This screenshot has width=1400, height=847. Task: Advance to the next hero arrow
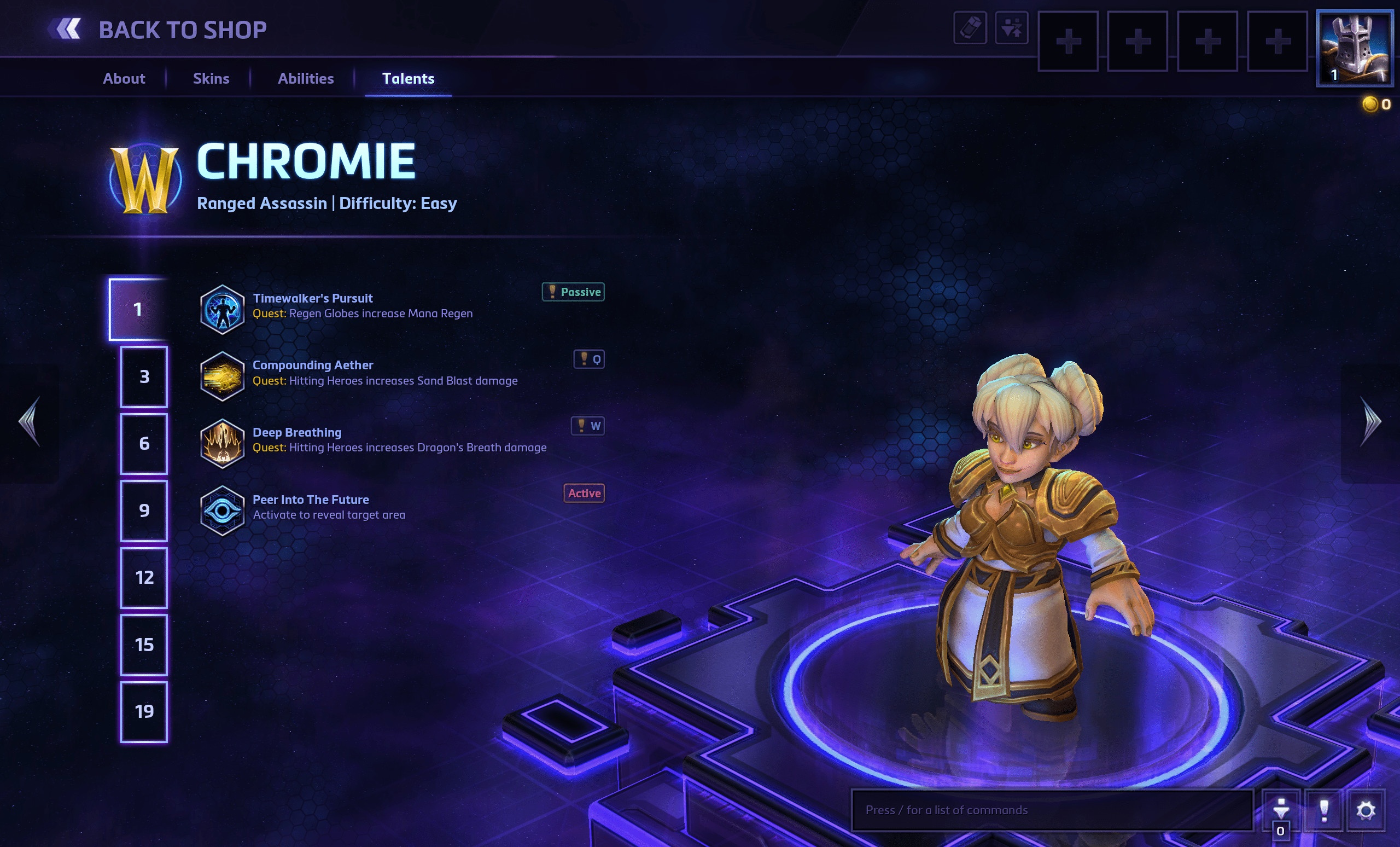(x=1370, y=422)
